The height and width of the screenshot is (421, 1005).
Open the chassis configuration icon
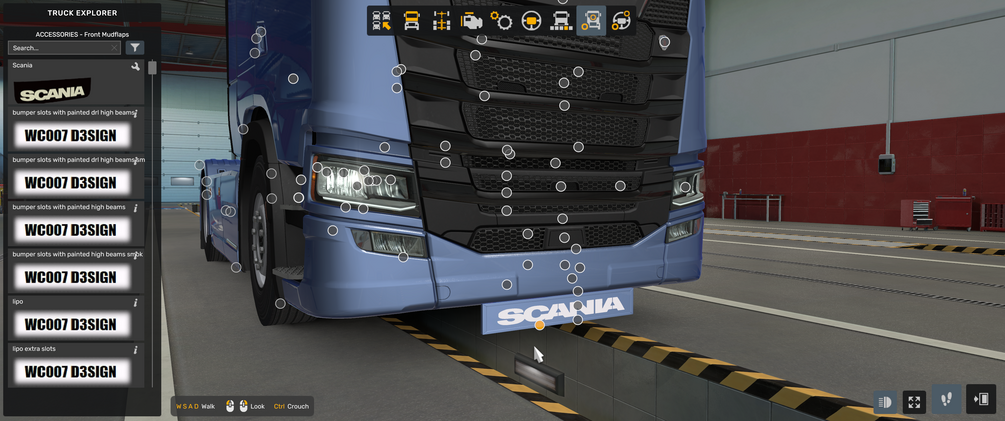(441, 21)
